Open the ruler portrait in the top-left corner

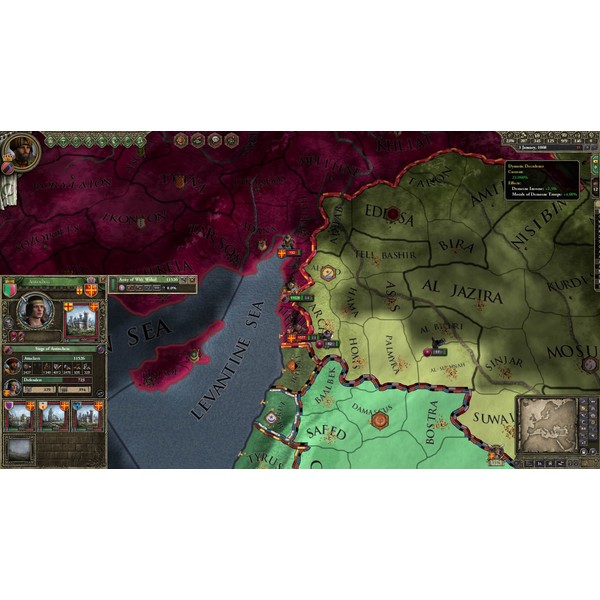19,150
